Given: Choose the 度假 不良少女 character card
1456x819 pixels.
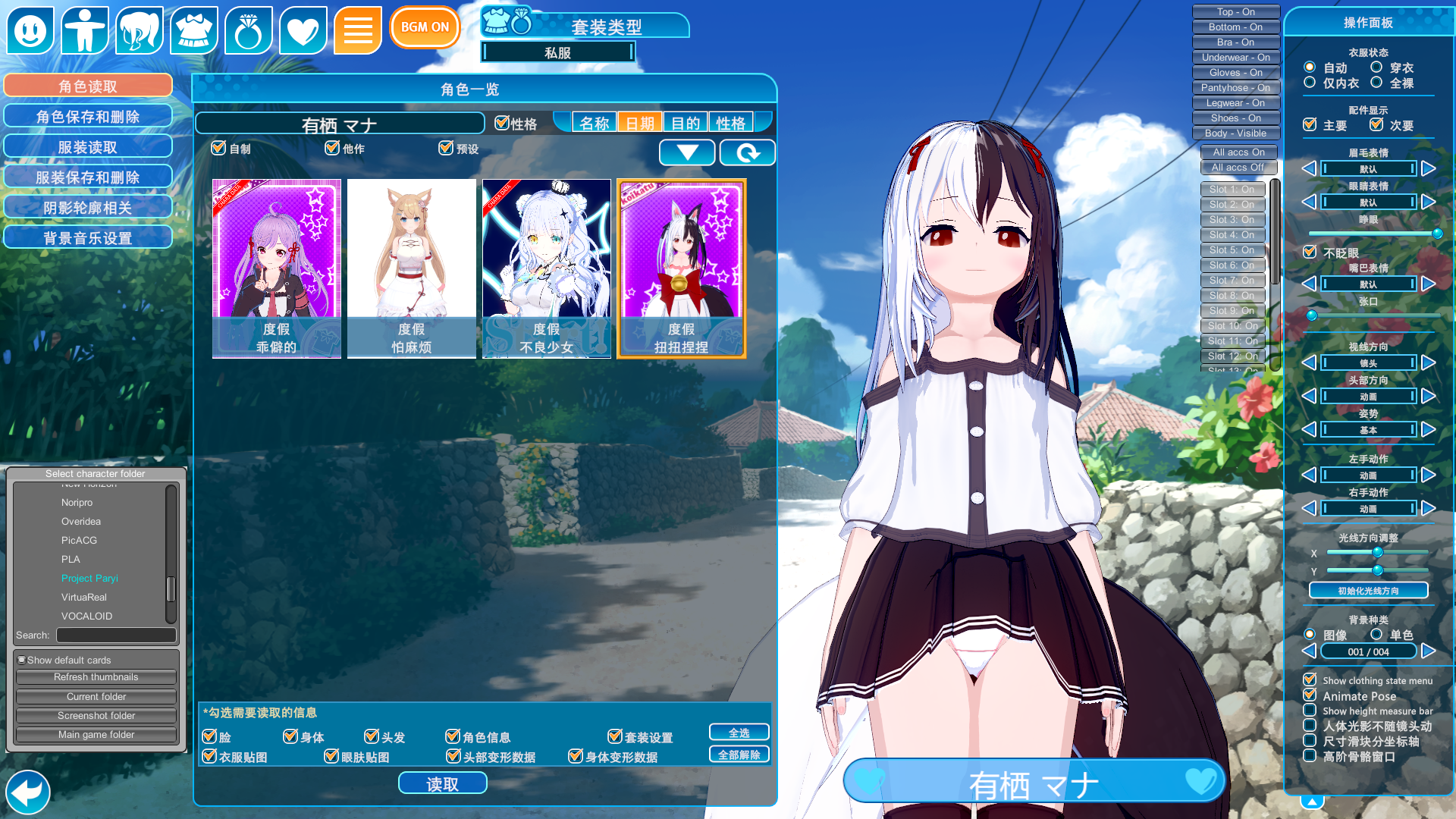Looking at the screenshot, I should [546, 268].
